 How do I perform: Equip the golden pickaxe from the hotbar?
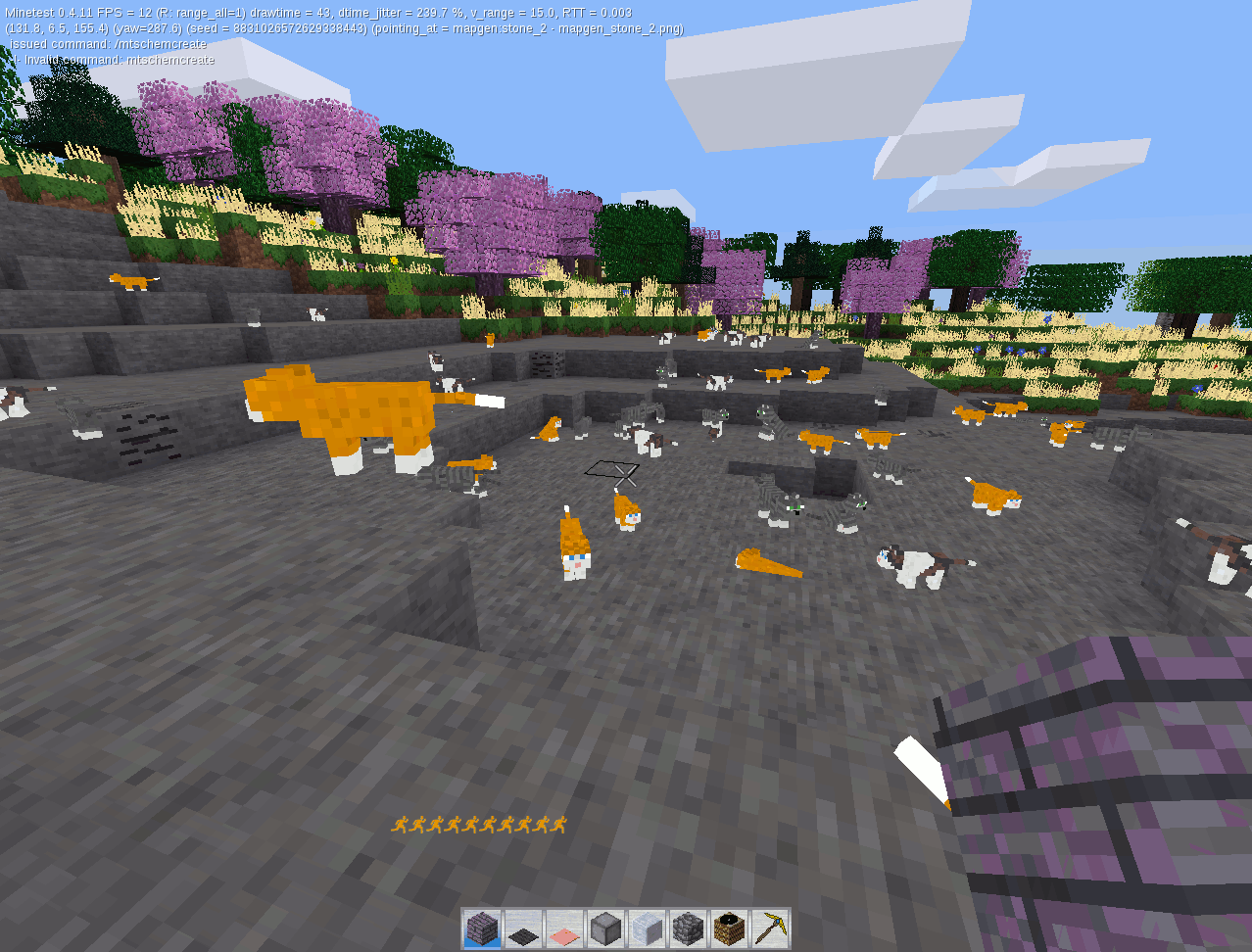(770, 928)
